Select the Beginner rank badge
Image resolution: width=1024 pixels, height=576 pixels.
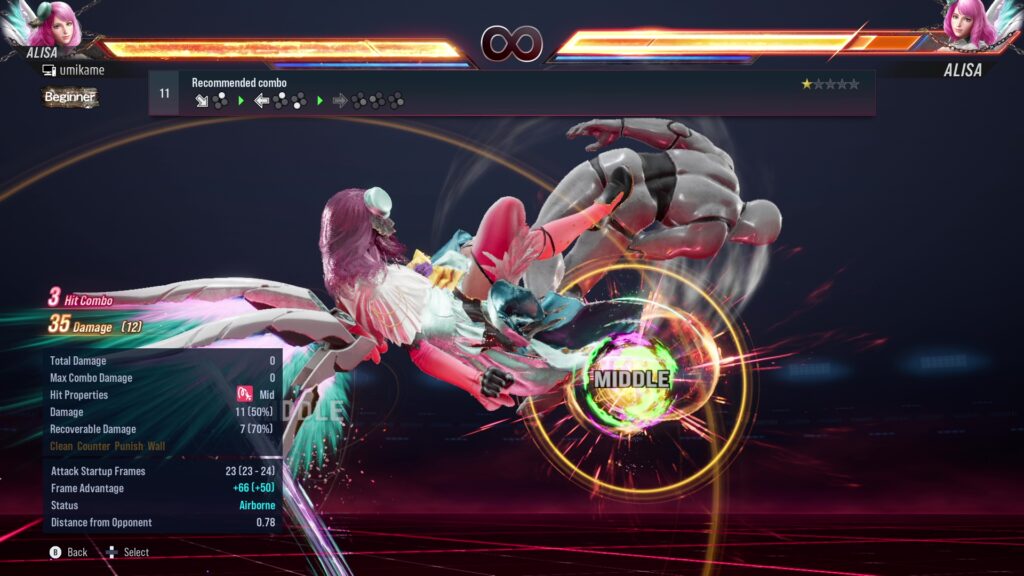coord(70,97)
